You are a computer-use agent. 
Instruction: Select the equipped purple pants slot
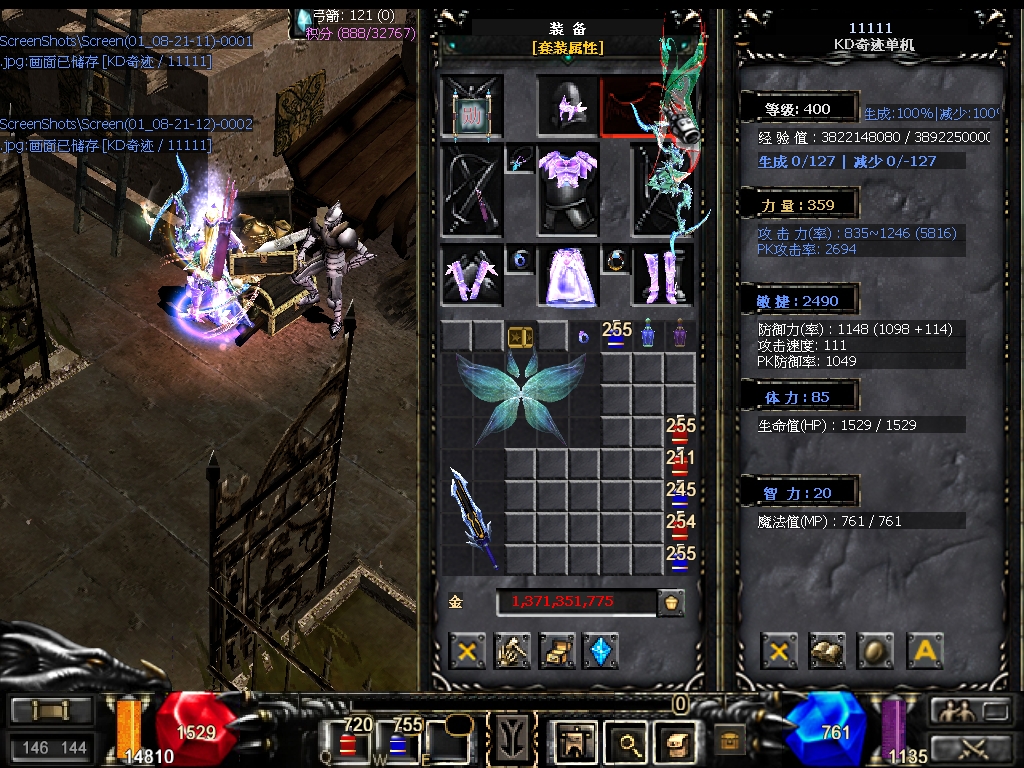[x=568, y=276]
